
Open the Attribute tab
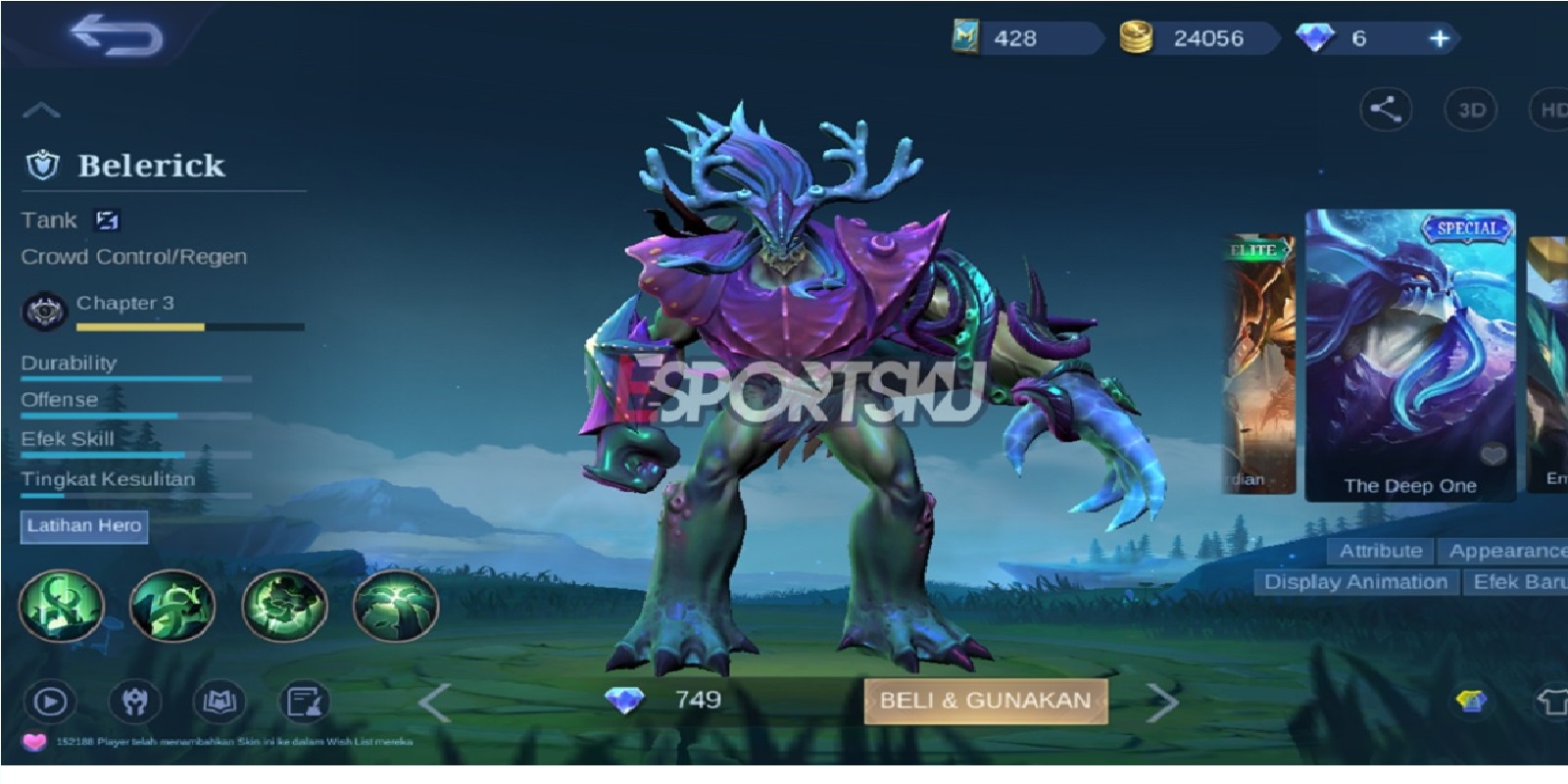(x=1381, y=551)
